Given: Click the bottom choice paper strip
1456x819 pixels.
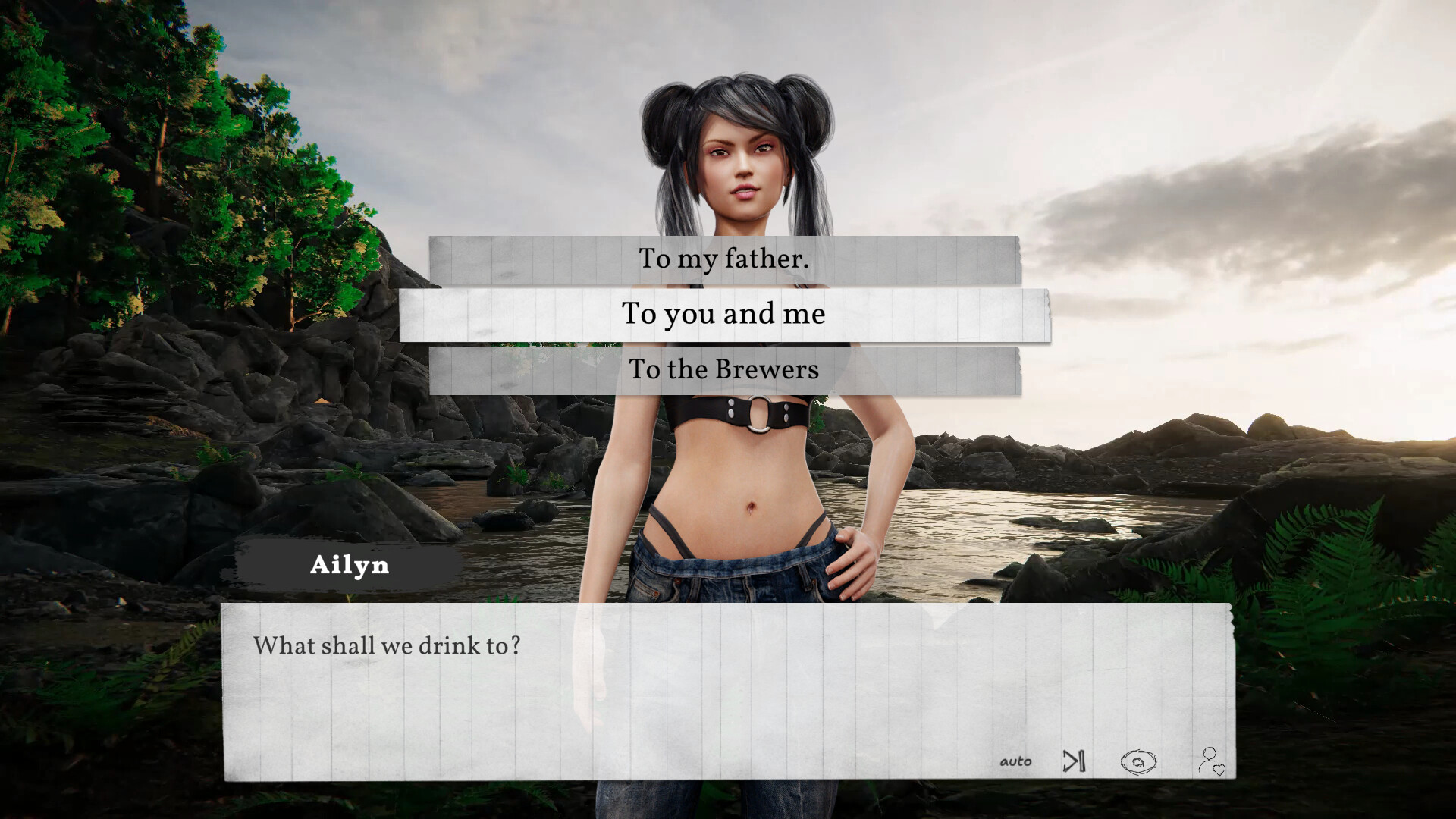Looking at the screenshot, I should [724, 370].
